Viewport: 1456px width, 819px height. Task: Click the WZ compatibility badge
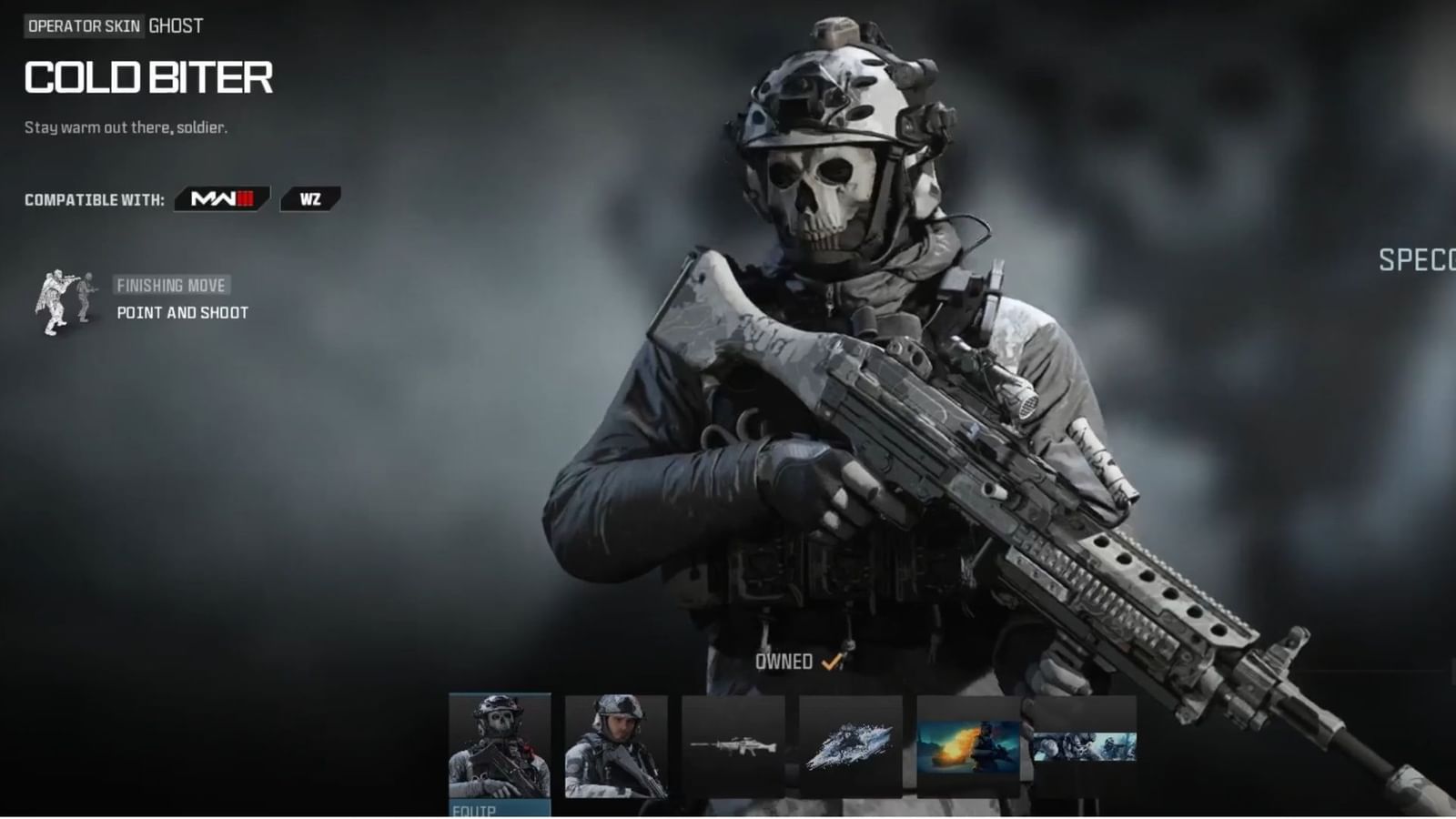tap(310, 198)
